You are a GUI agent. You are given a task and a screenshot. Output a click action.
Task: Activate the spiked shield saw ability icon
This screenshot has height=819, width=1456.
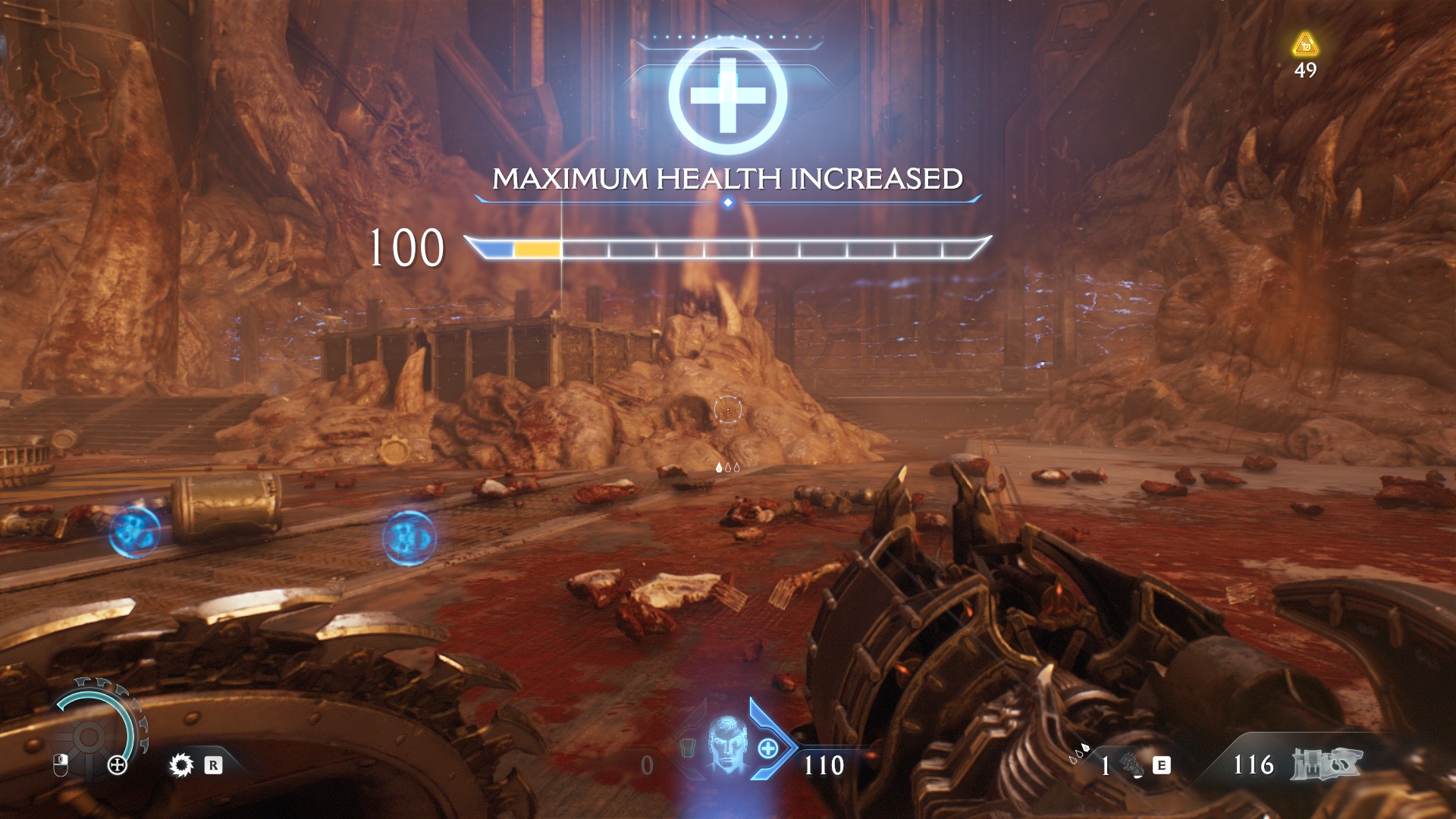pyautogui.click(x=181, y=764)
